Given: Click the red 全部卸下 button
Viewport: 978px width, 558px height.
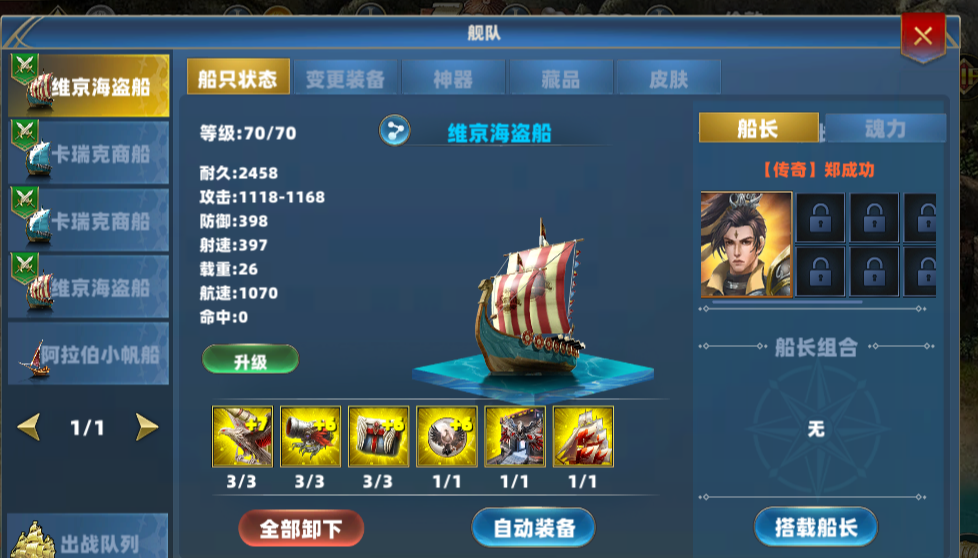Looking at the screenshot, I should pyautogui.click(x=301, y=528).
